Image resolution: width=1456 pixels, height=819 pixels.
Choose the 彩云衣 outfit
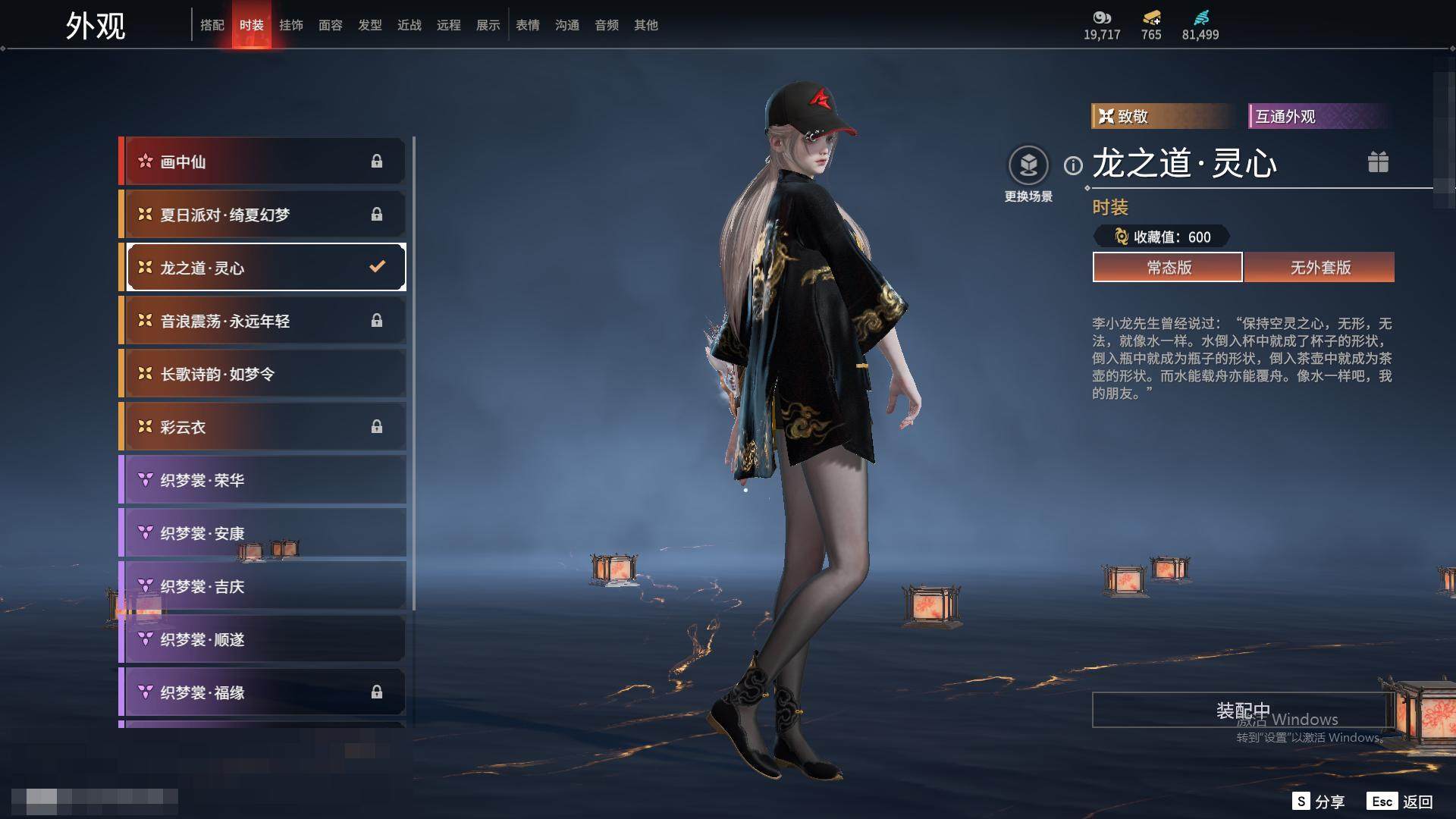263,427
